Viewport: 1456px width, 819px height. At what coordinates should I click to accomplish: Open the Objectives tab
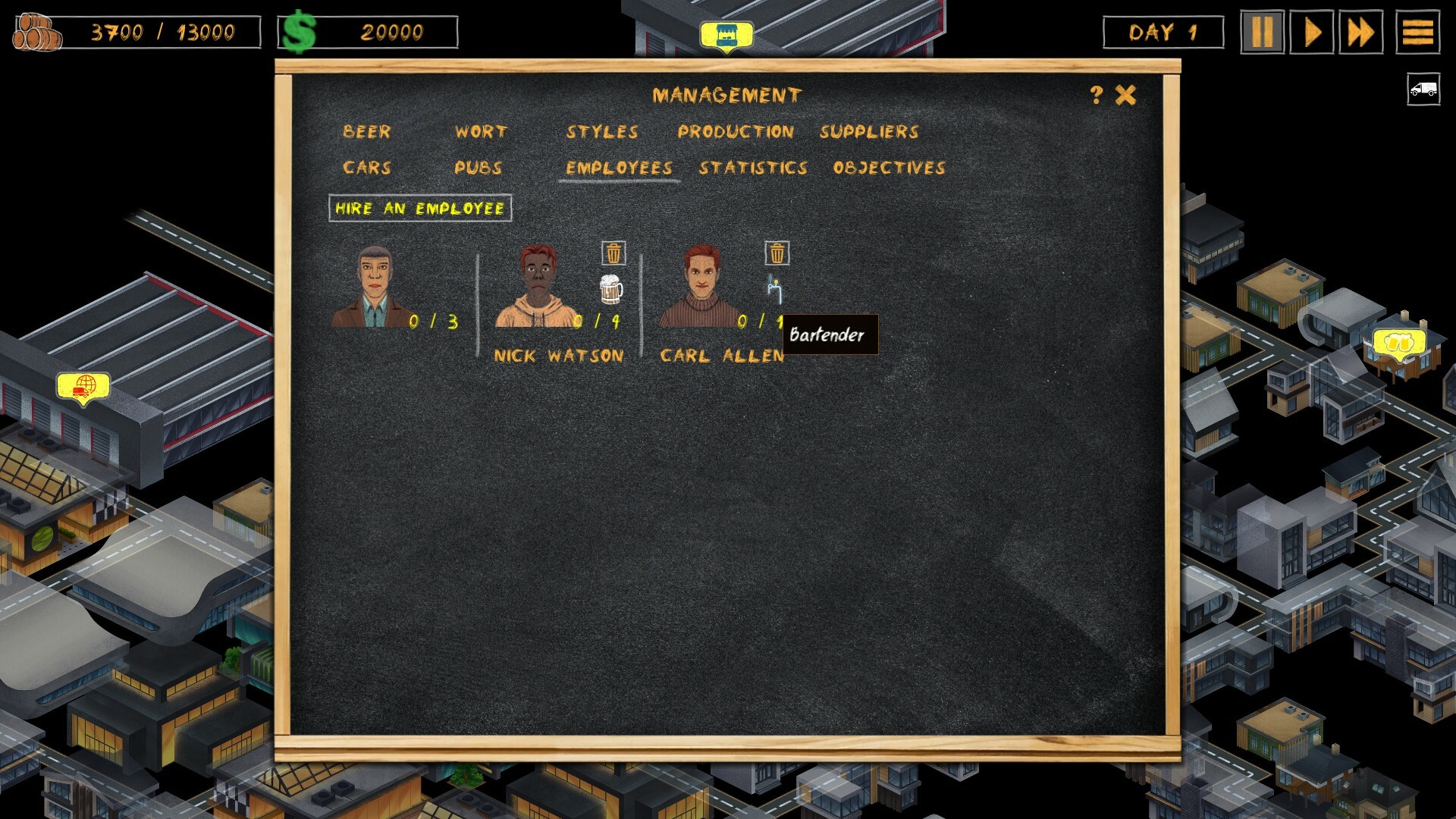point(888,168)
